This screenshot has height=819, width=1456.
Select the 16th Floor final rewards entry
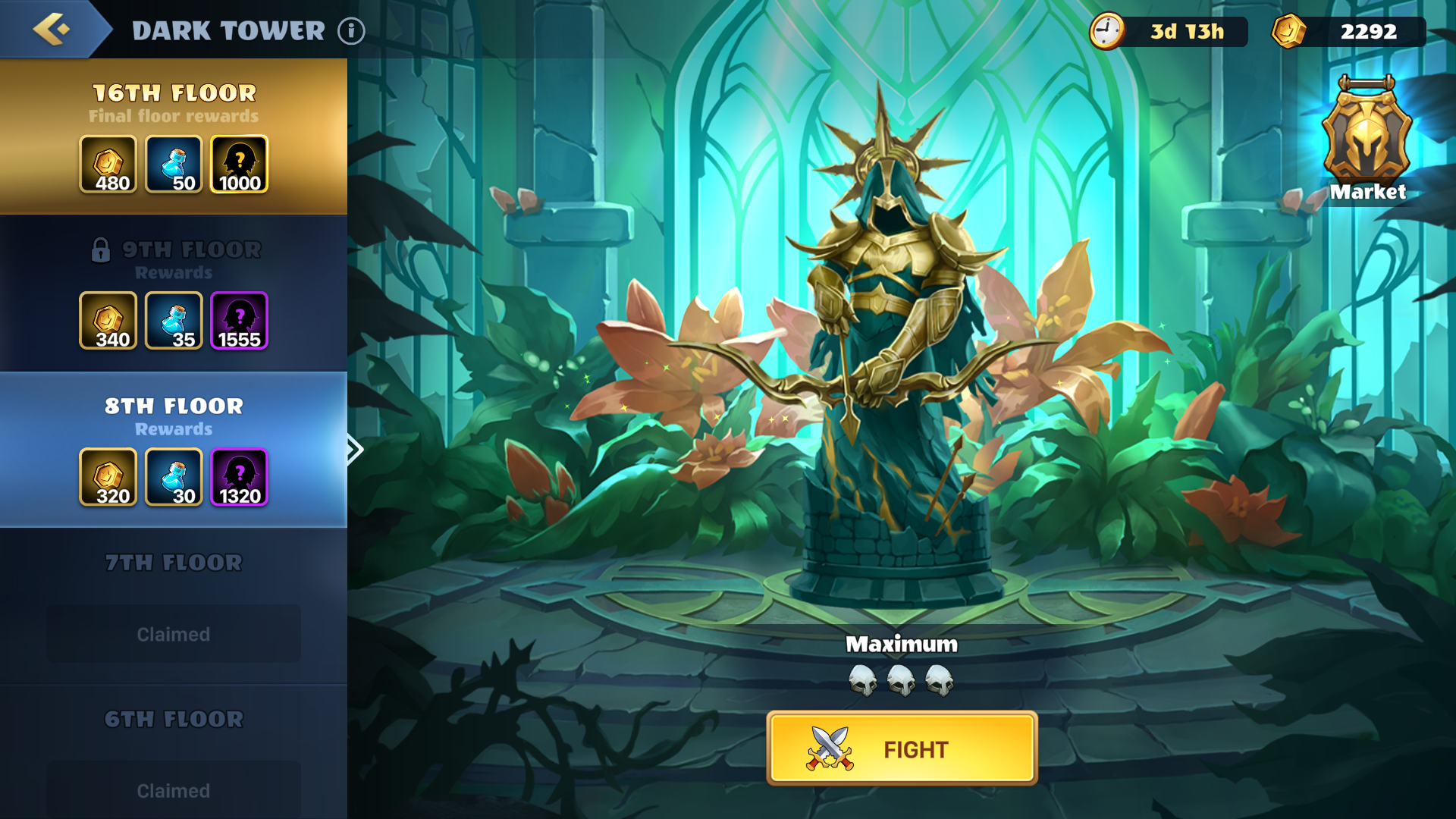click(x=173, y=93)
